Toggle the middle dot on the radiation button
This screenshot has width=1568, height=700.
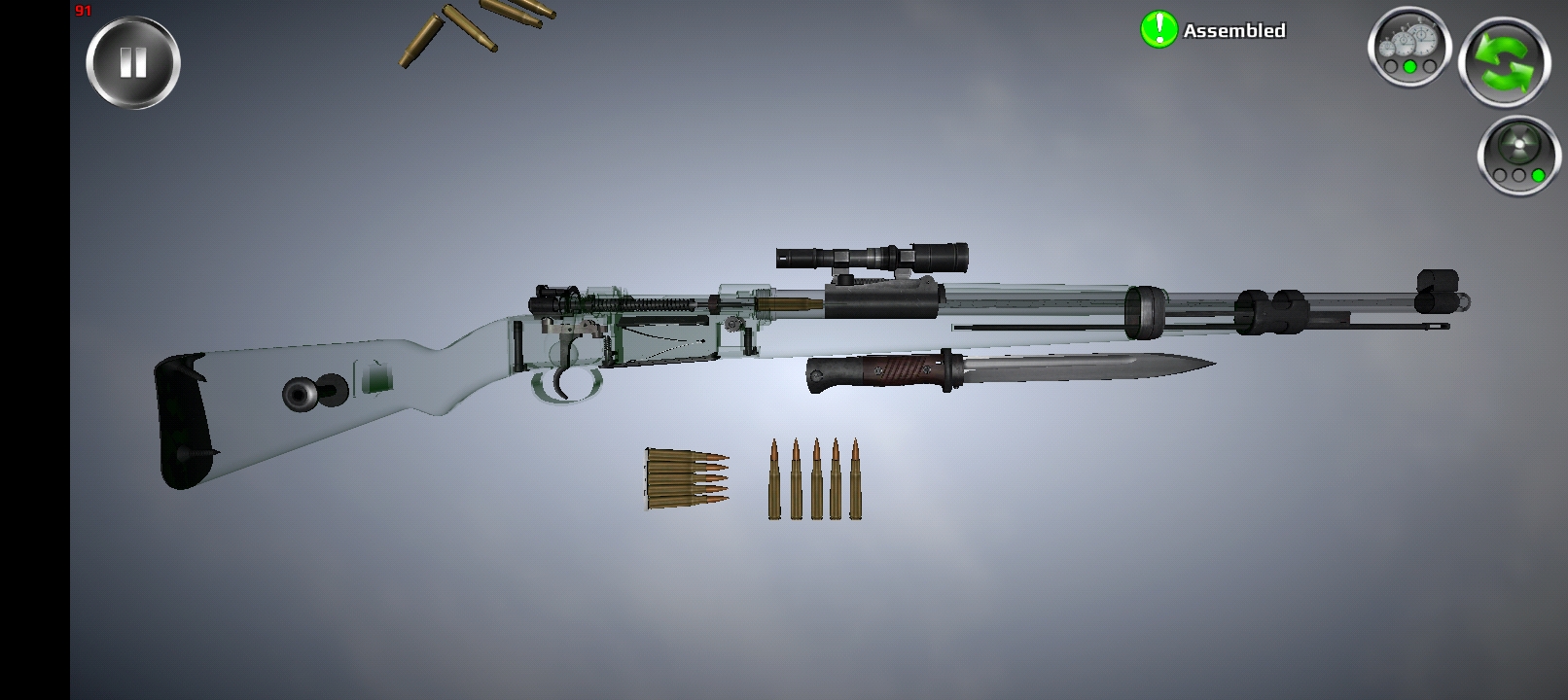1517,176
